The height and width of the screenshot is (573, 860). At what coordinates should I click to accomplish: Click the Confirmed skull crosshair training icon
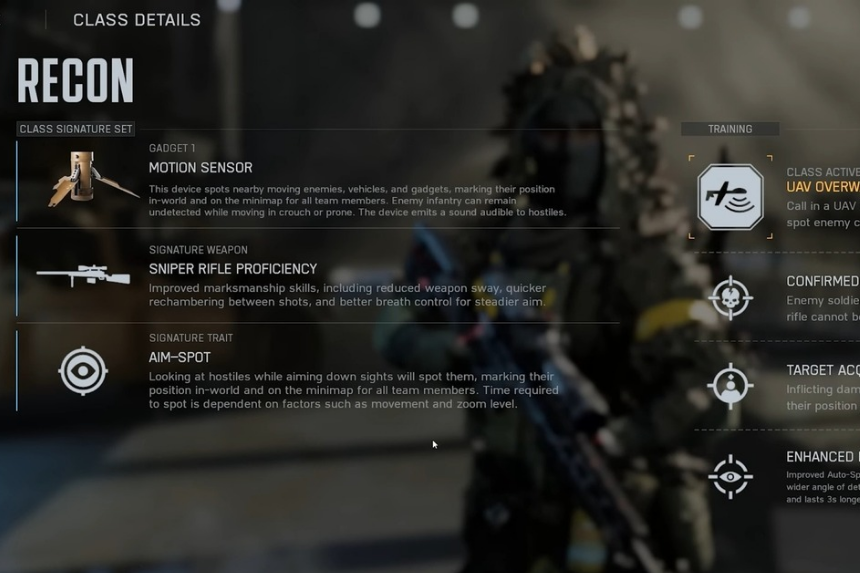click(x=730, y=297)
